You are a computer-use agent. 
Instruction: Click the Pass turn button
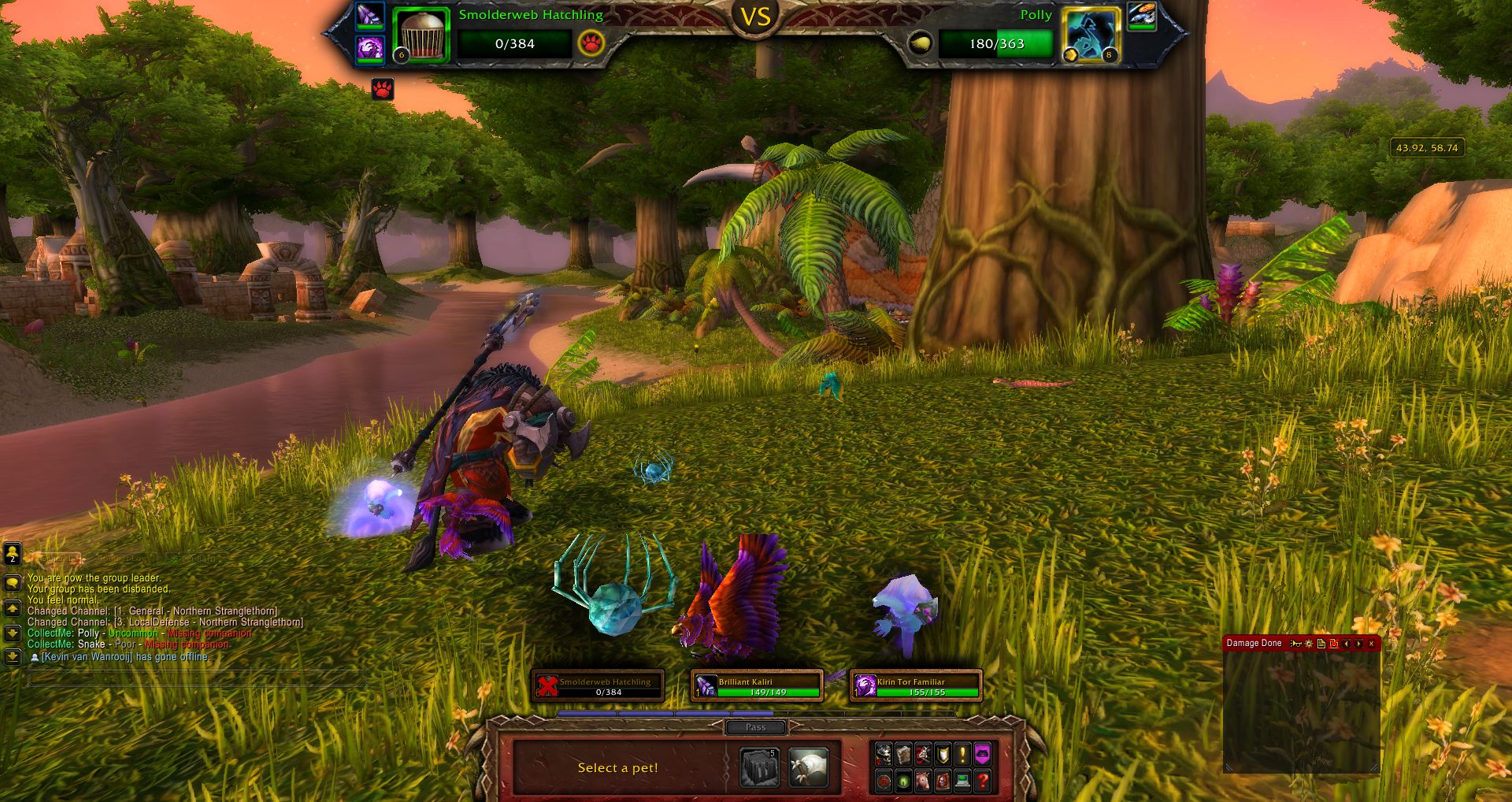(755, 727)
